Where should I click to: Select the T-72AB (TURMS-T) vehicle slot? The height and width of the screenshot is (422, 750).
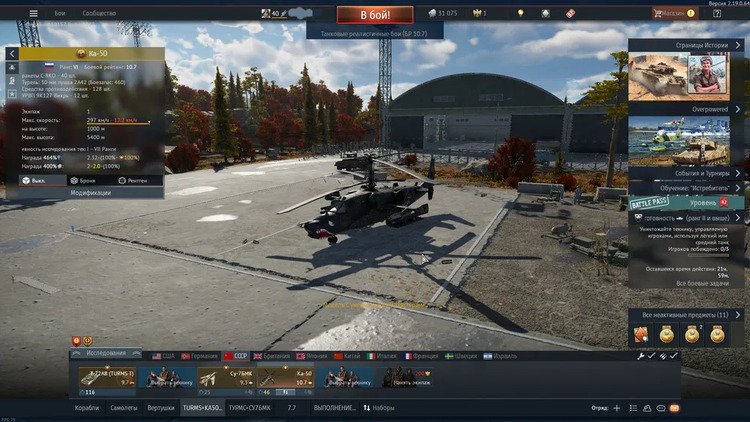tap(107, 378)
